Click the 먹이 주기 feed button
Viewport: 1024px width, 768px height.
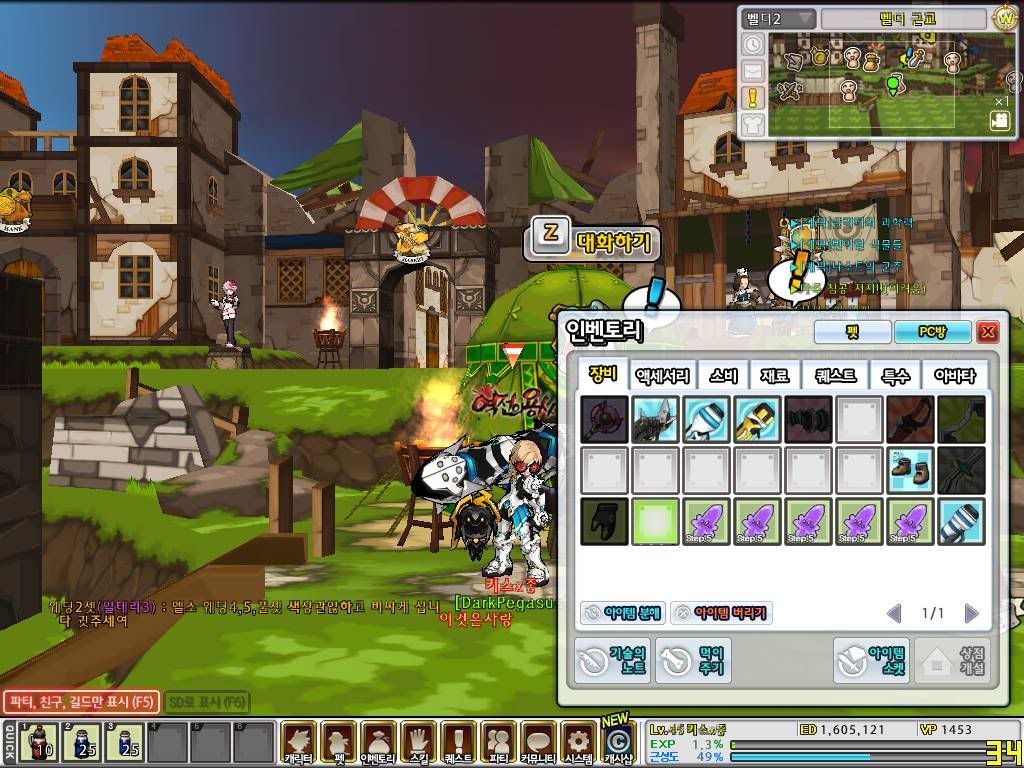(693, 660)
